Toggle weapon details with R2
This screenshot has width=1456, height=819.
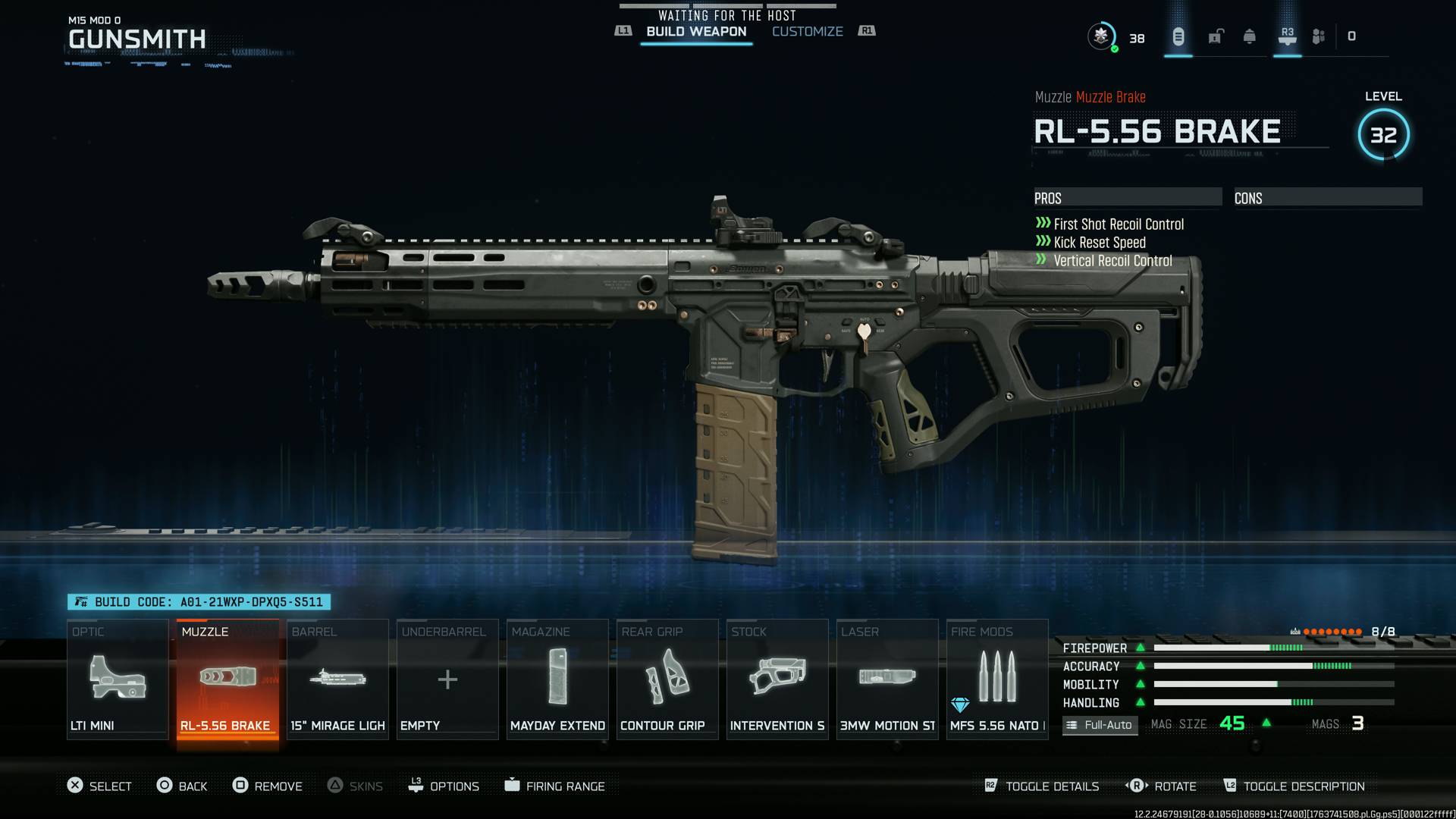(x=1042, y=786)
